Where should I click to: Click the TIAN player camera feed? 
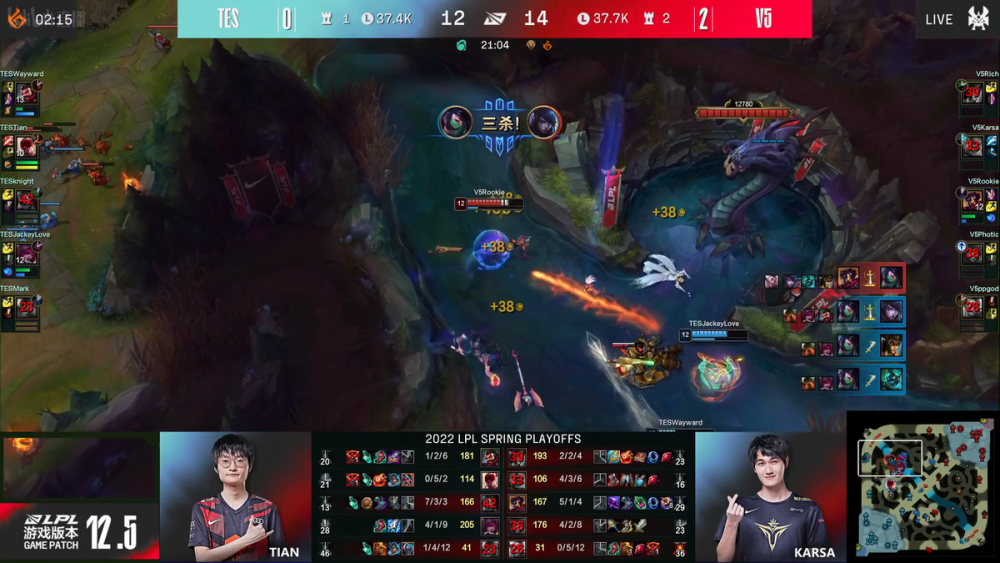pyautogui.click(x=235, y=496)
